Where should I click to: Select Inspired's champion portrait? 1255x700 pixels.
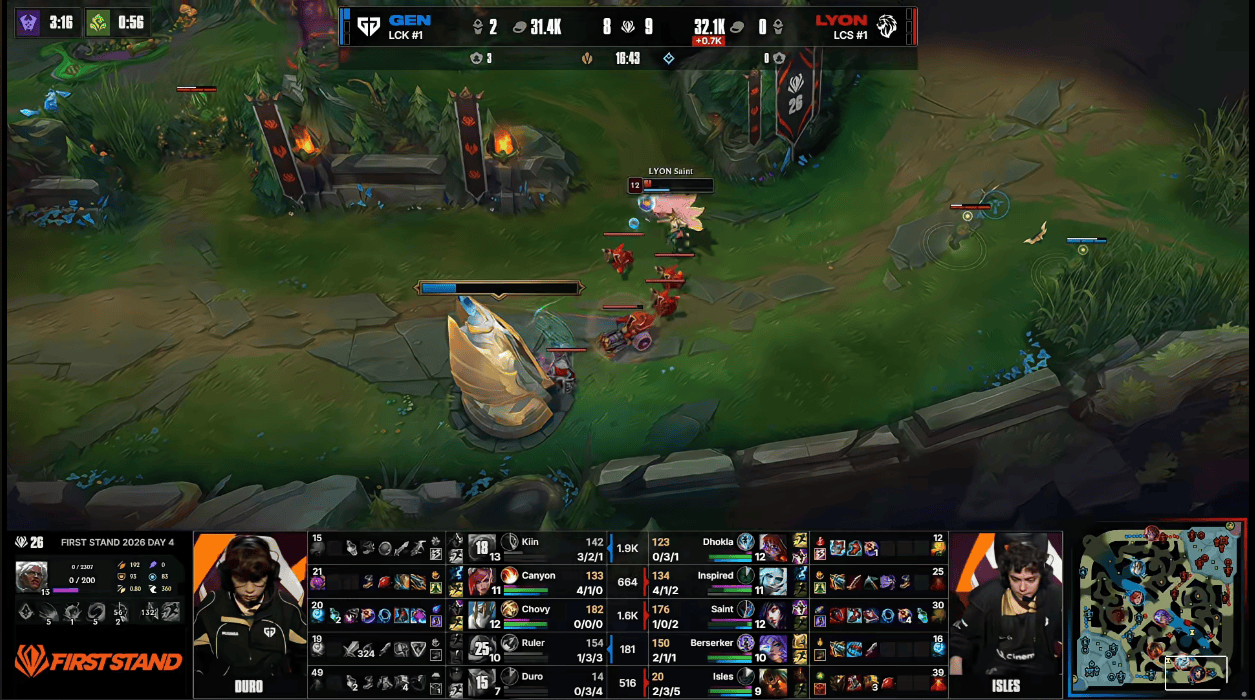pos(773,581)
